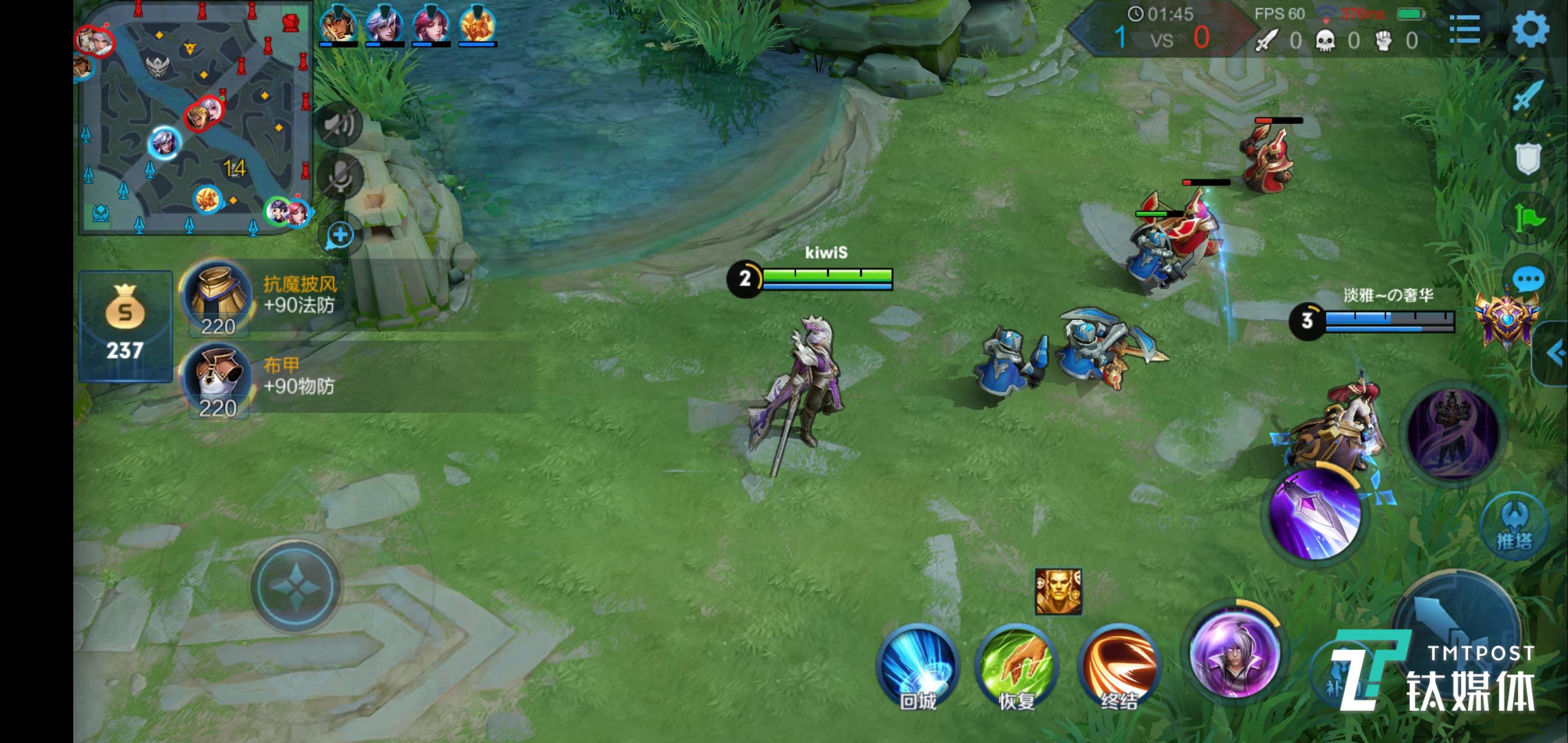
Task: Toggle the microphone button
Action: 340,176
